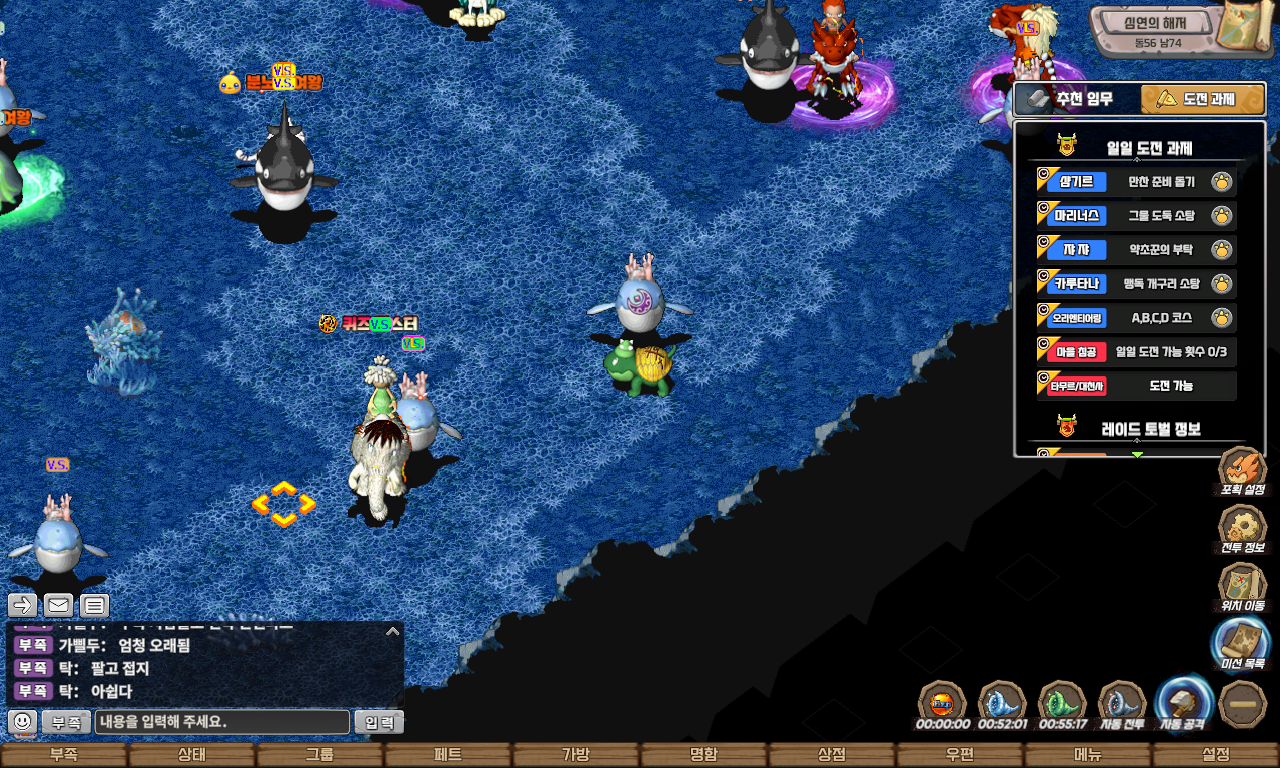Show the 전투 정보 battle info
This screenshot has width=1280, height=768.
[1242, 530]
